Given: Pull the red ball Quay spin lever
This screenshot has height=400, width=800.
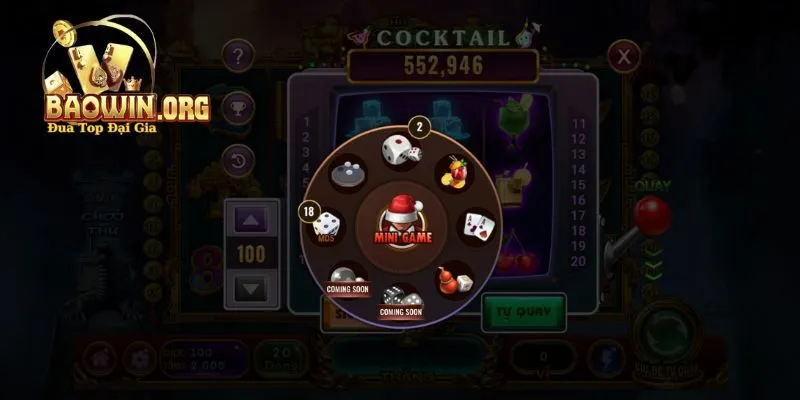Looking at the screenshot, I should (x=653, y=214).
